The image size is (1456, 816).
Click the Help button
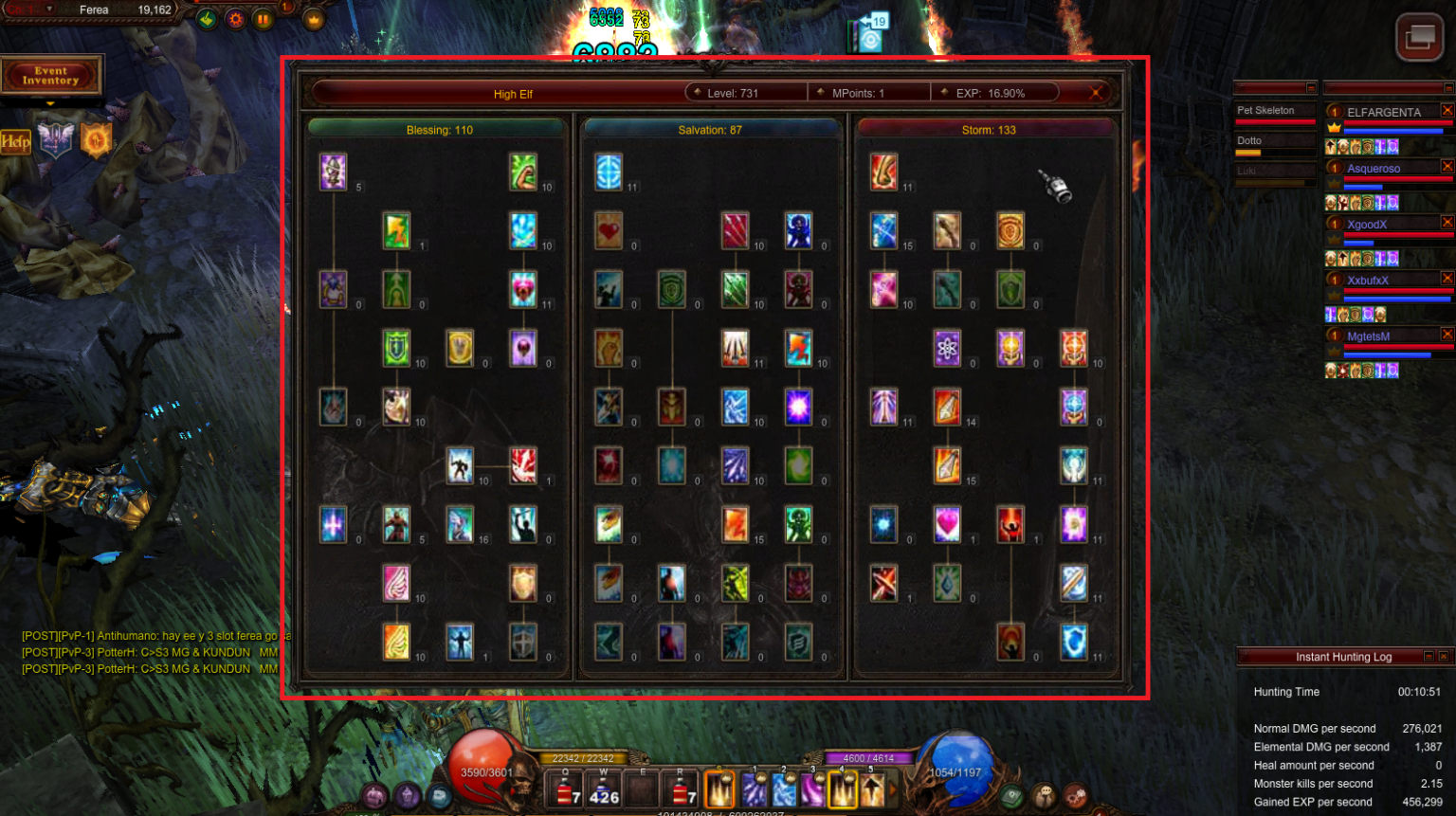point(15,142)
